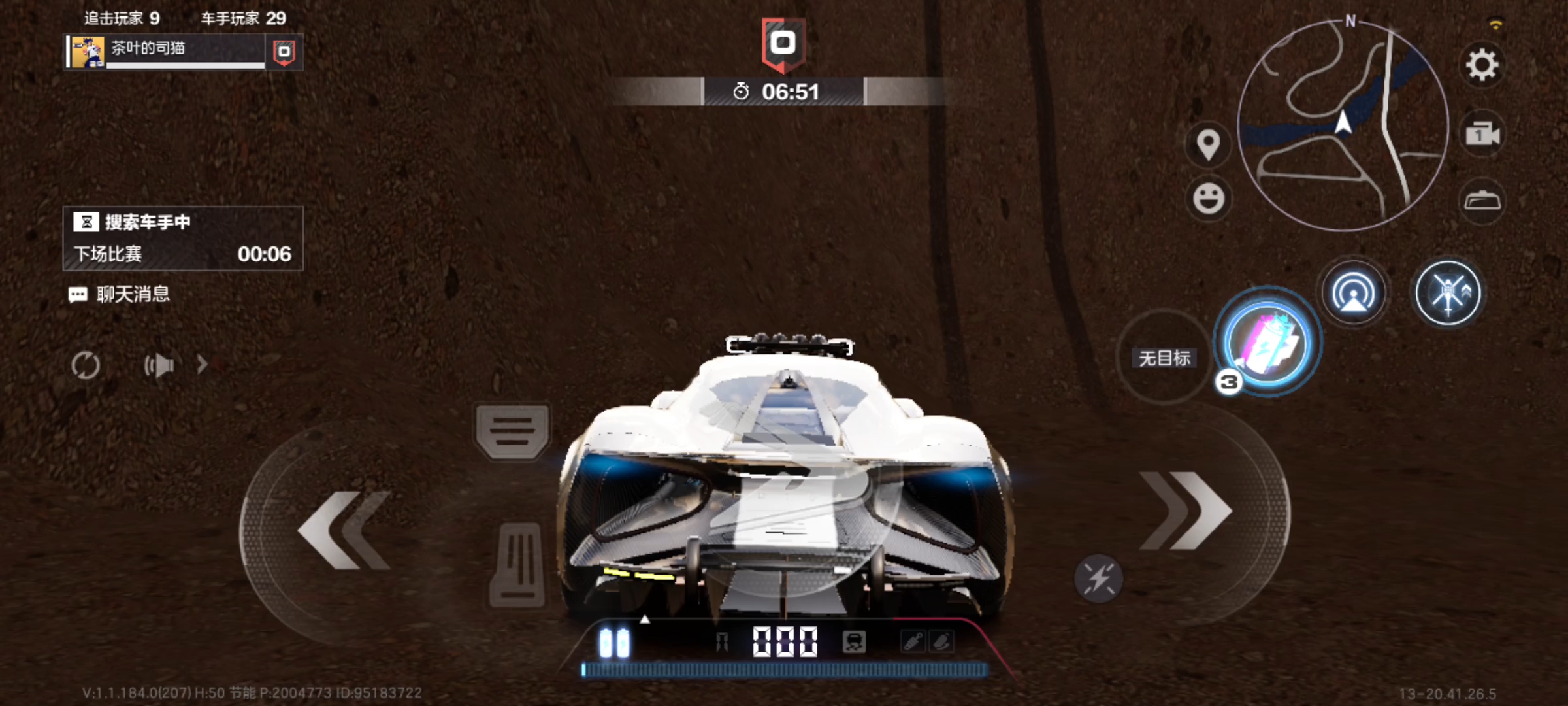Open the circular minimap
The width and height of the screenshot is (1568, 706).
[x=1343, y=126]
